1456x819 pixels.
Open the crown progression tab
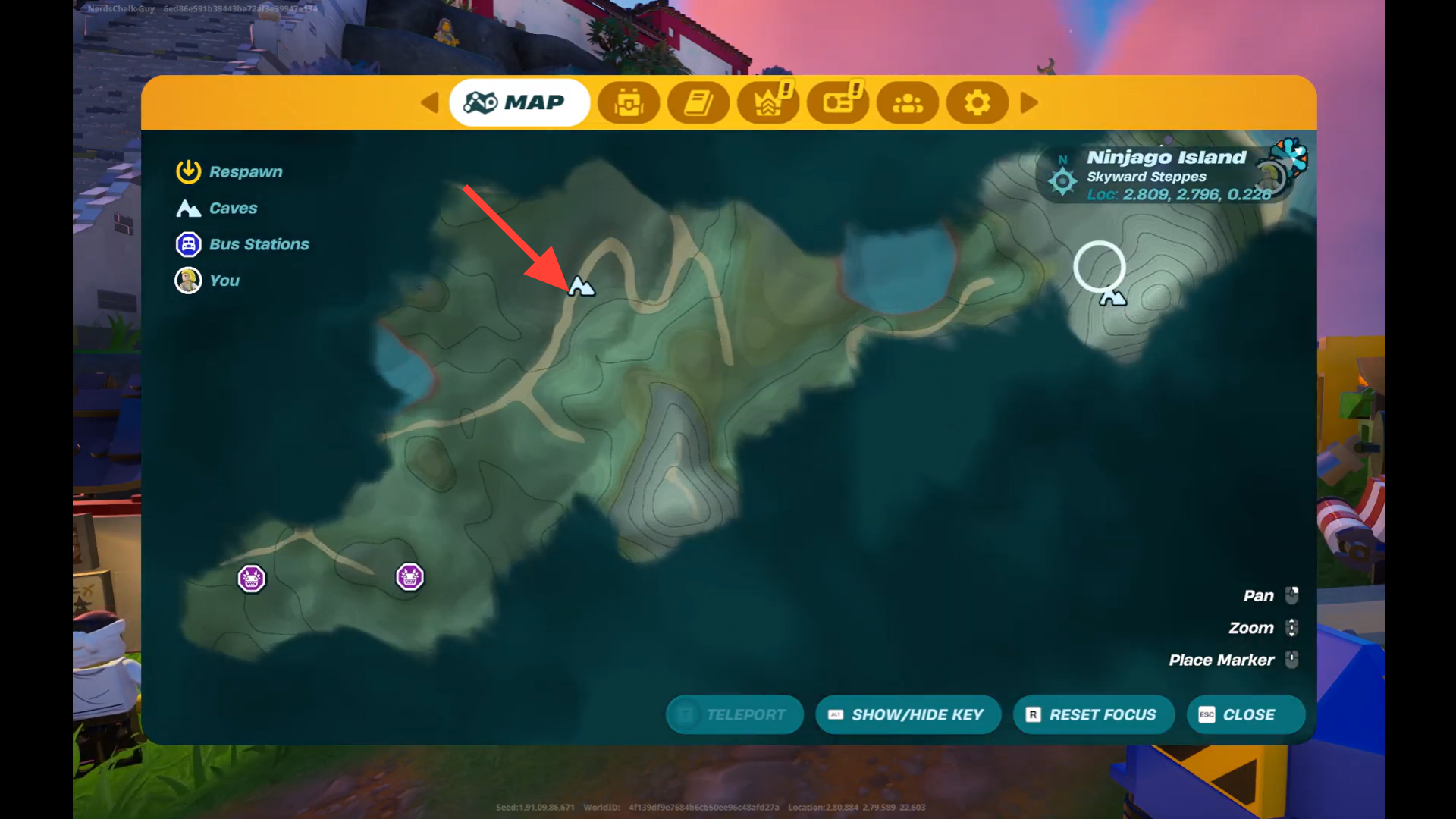pos(768,102)
